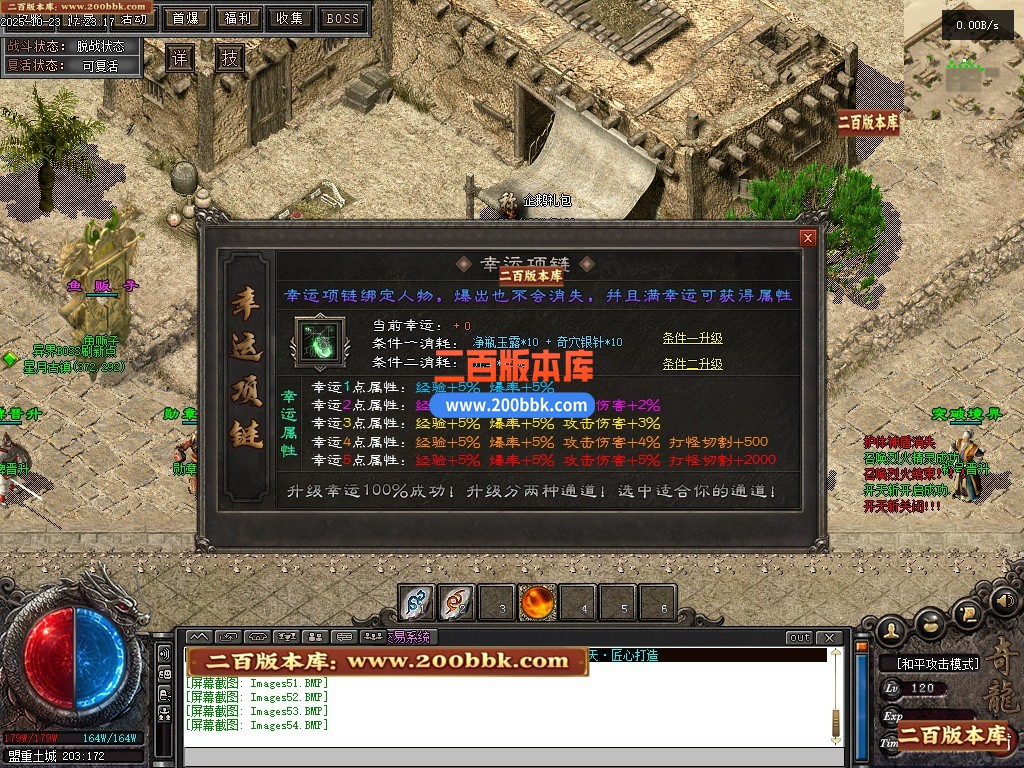Choose the 条件一升级 upgrade link
Screen dimensions: 1024x768
[x=692, y=338]
